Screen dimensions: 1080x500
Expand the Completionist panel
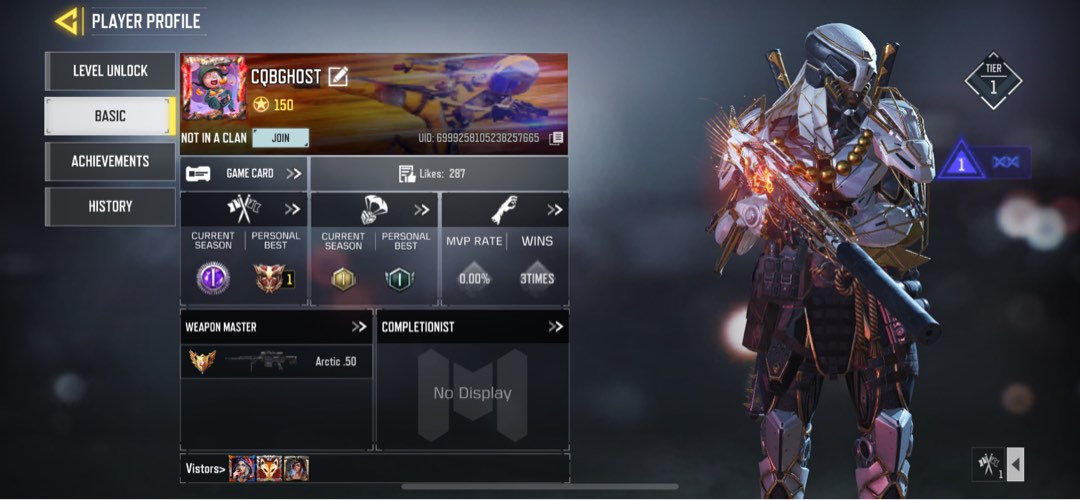tap(556, 326)
